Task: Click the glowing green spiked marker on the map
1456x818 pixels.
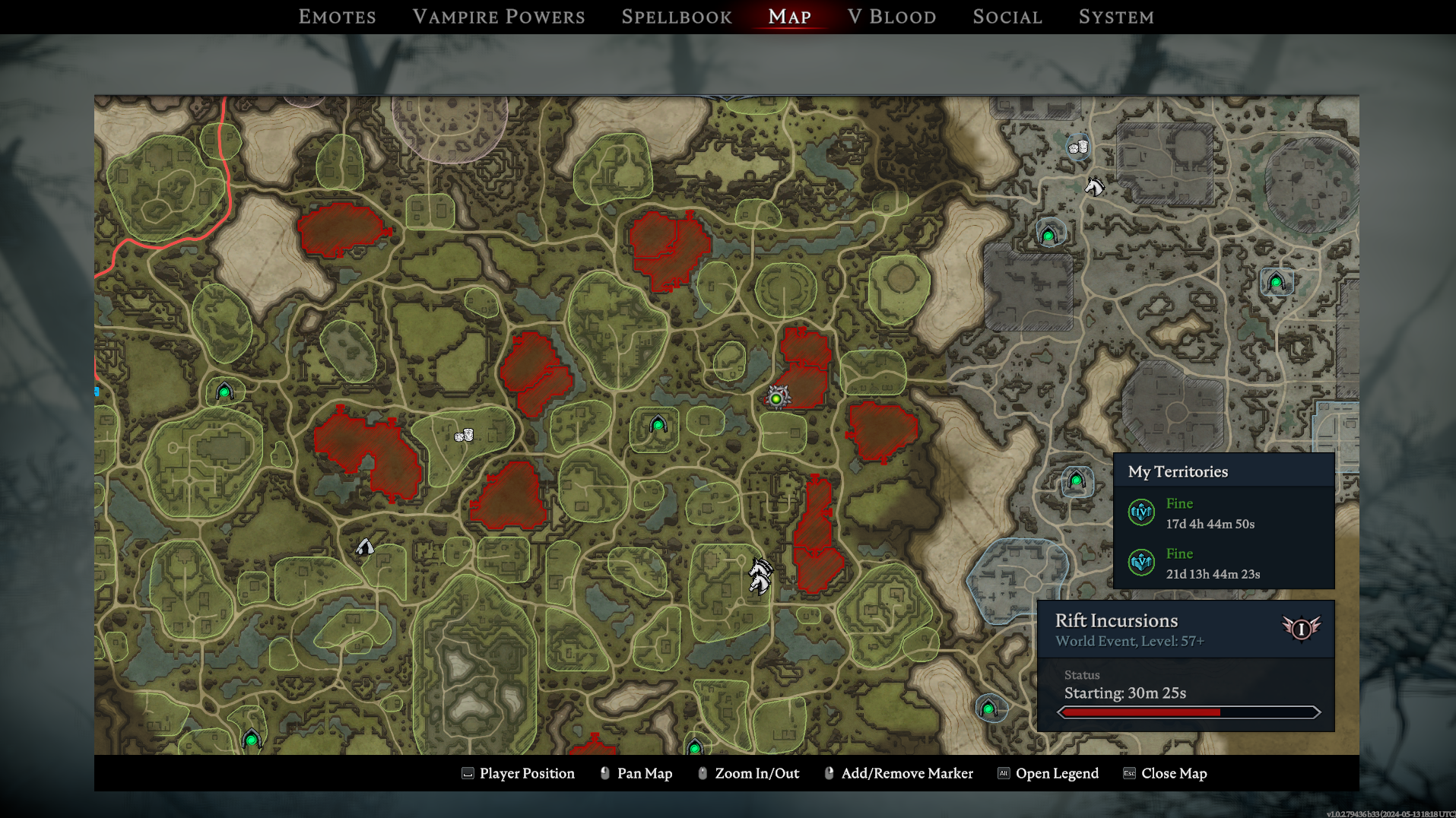Action: click(776, 398)
